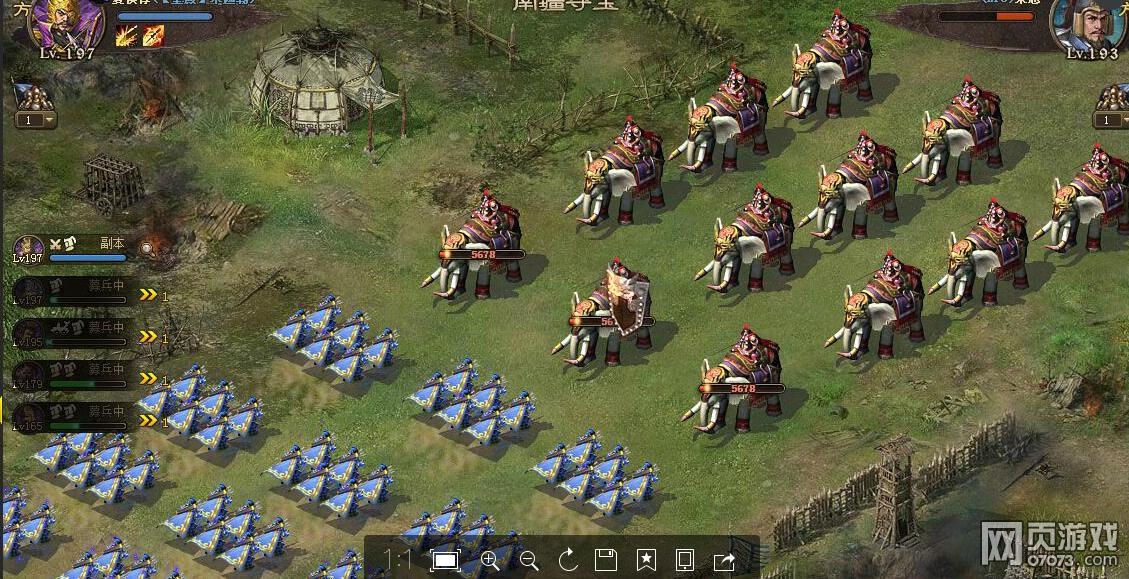The width and height of the screenshot is (1129, 579).
Task: Rotate the image clockwise
Action: 568,560
